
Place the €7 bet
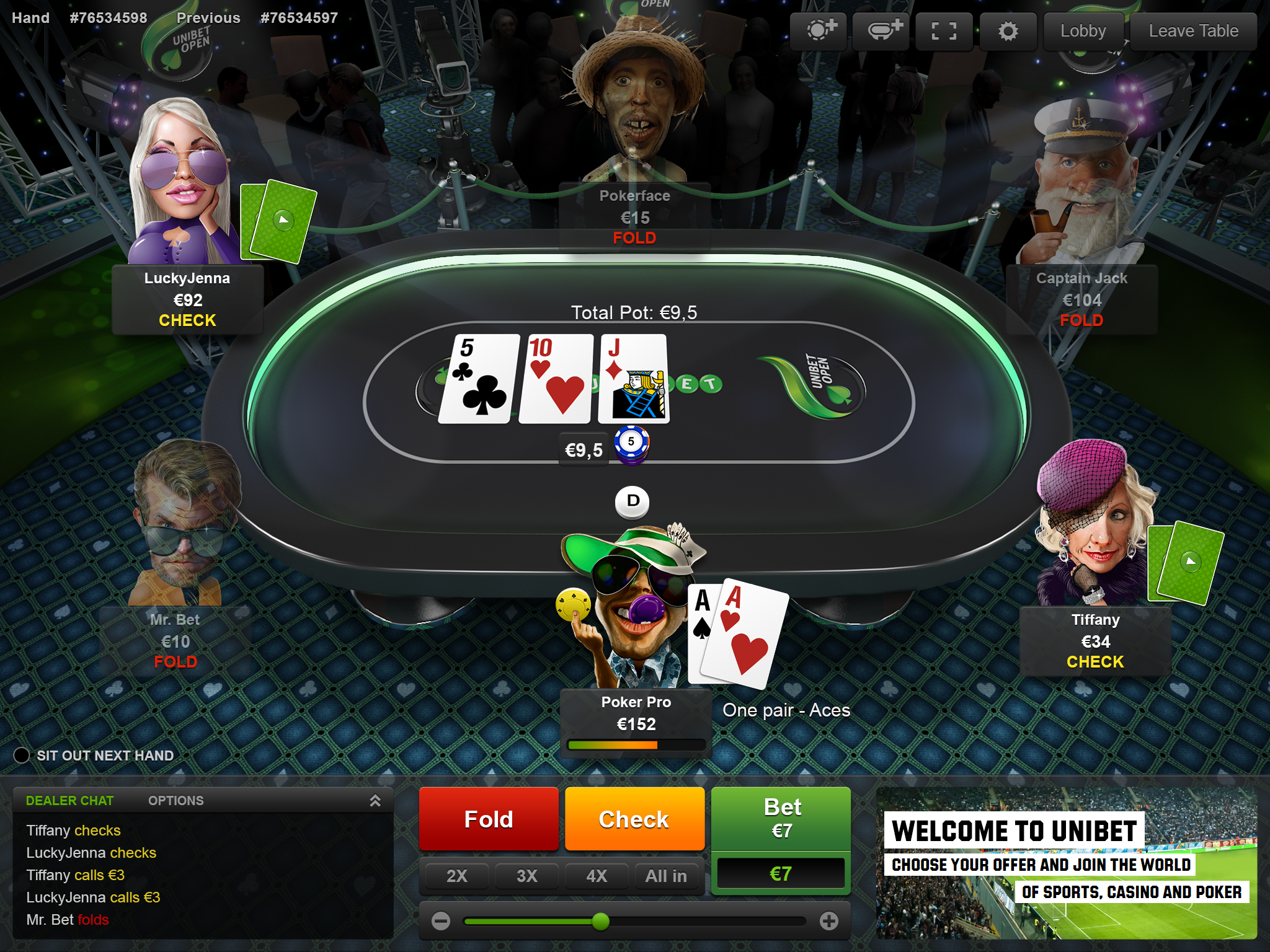coord(781,818)
